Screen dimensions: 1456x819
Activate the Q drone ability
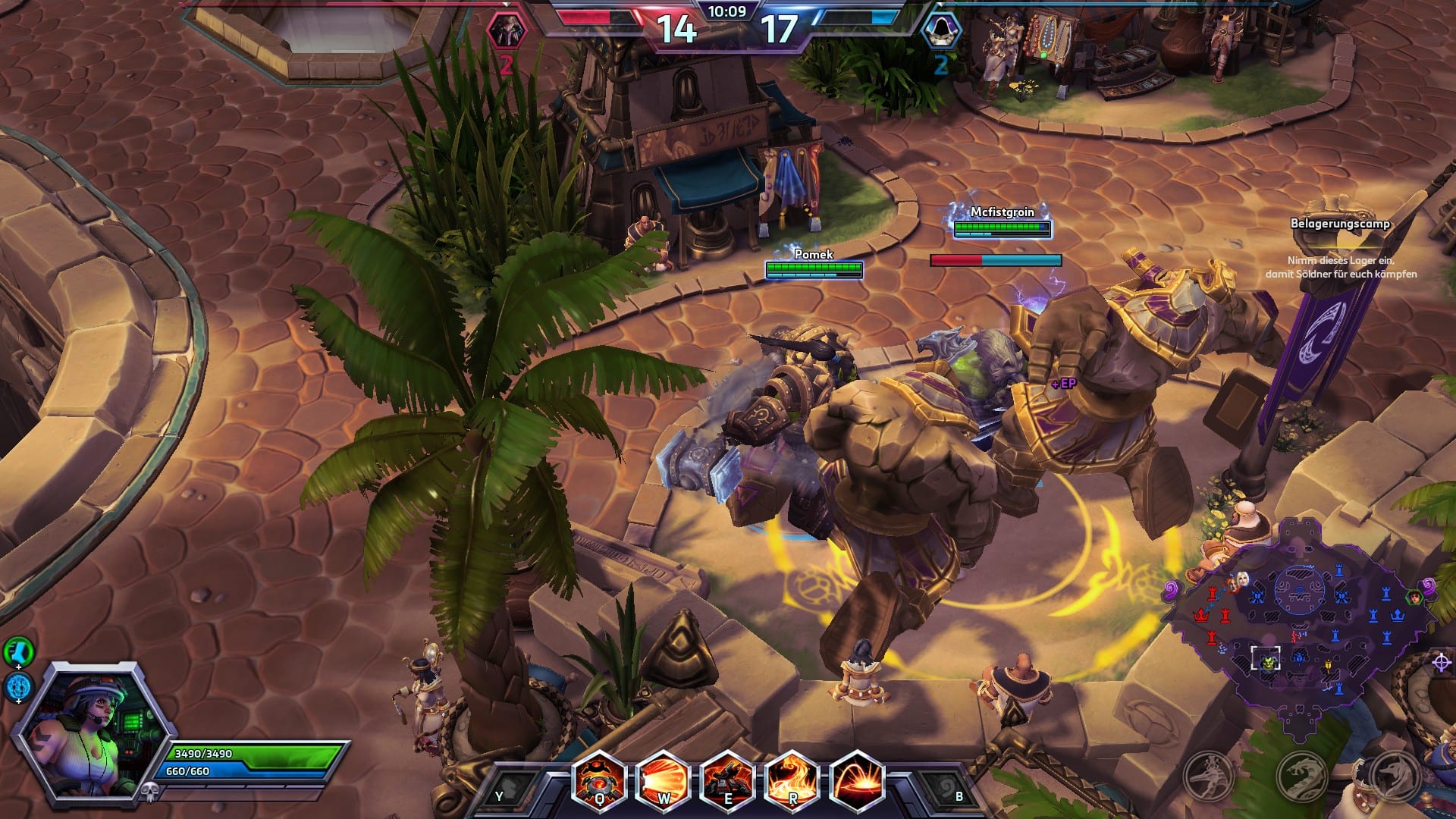pyautogui.click(x=599, y=781)
